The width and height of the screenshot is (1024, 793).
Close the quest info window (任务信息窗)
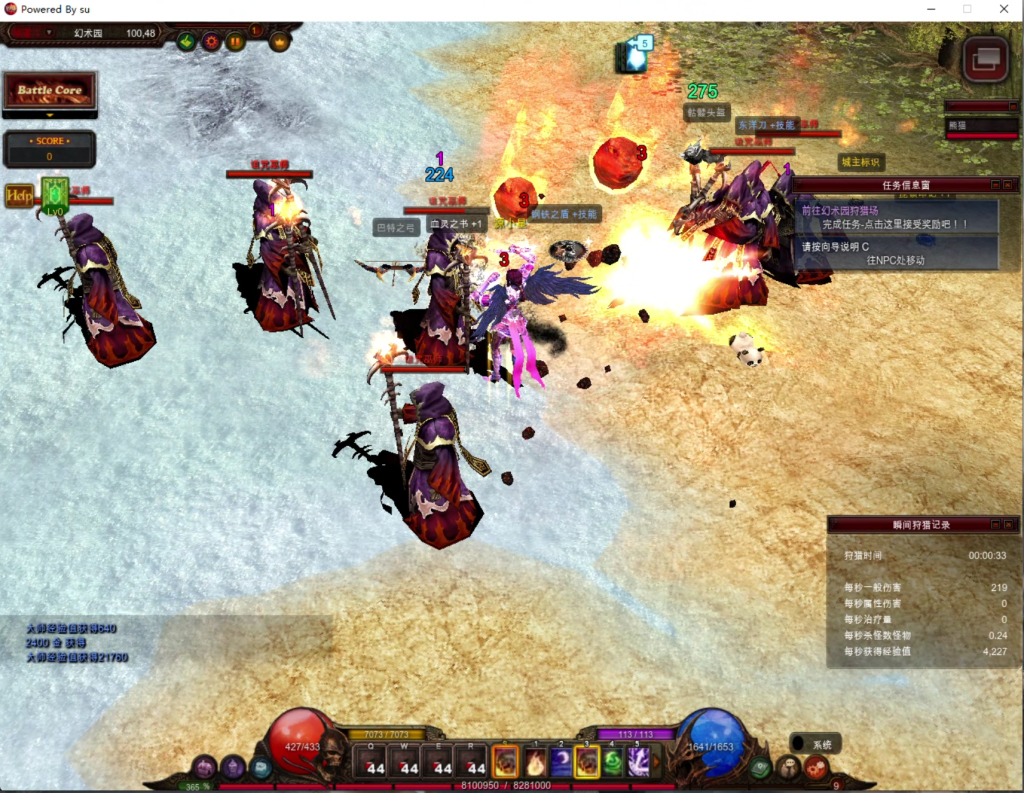click(x=1010, y=185)
